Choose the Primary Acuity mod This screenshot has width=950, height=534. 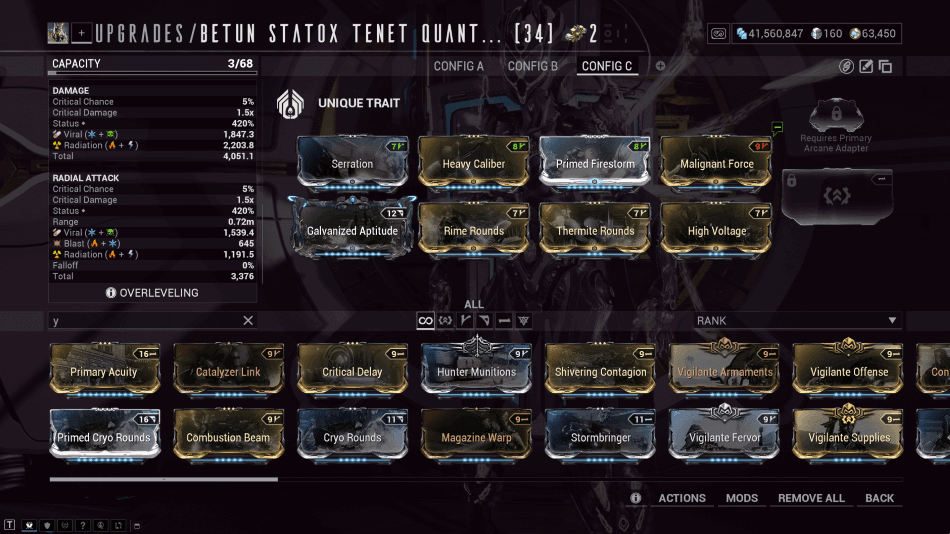click(104, 369)
